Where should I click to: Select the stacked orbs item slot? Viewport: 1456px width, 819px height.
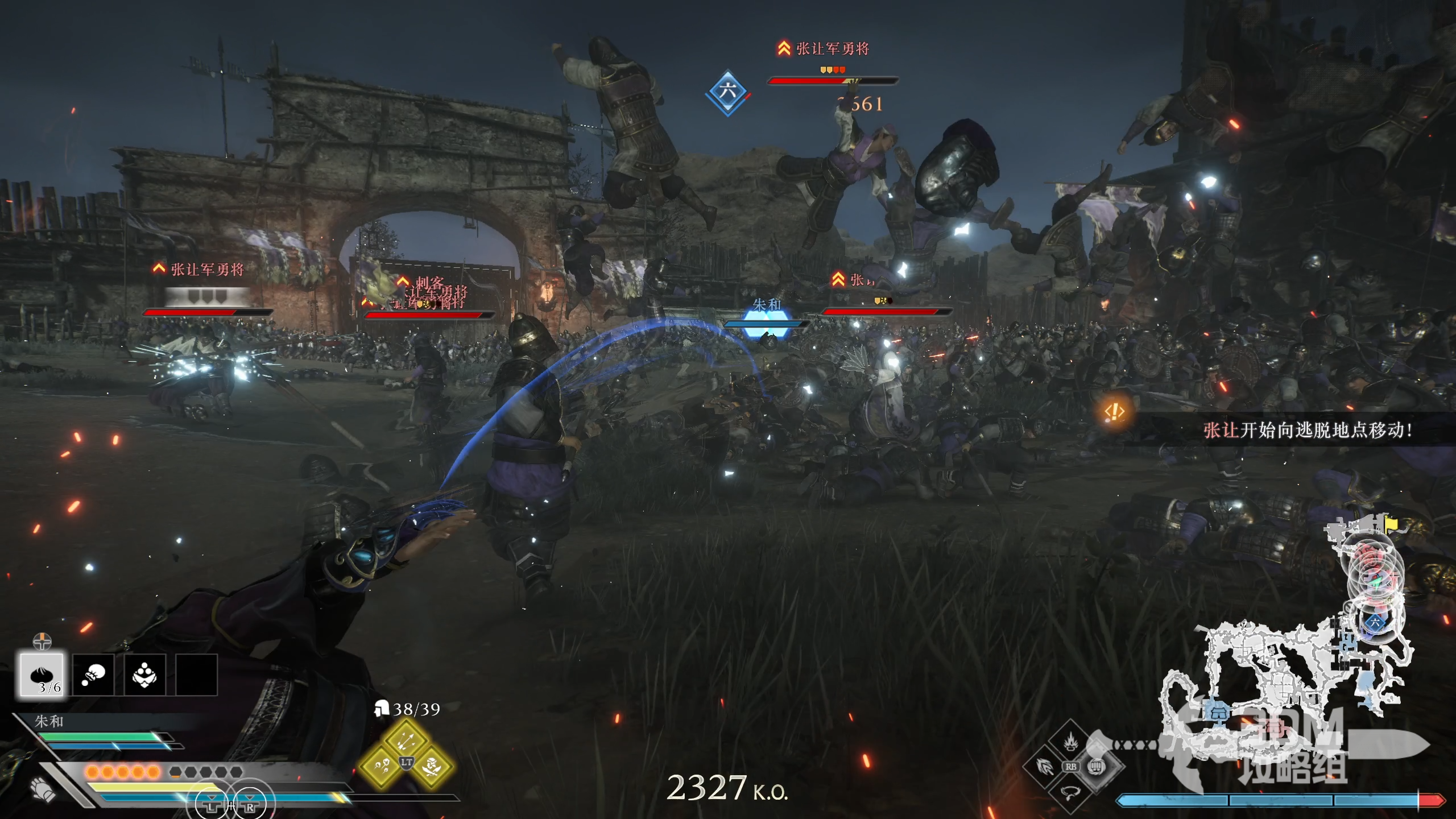(x=144, y=675)
